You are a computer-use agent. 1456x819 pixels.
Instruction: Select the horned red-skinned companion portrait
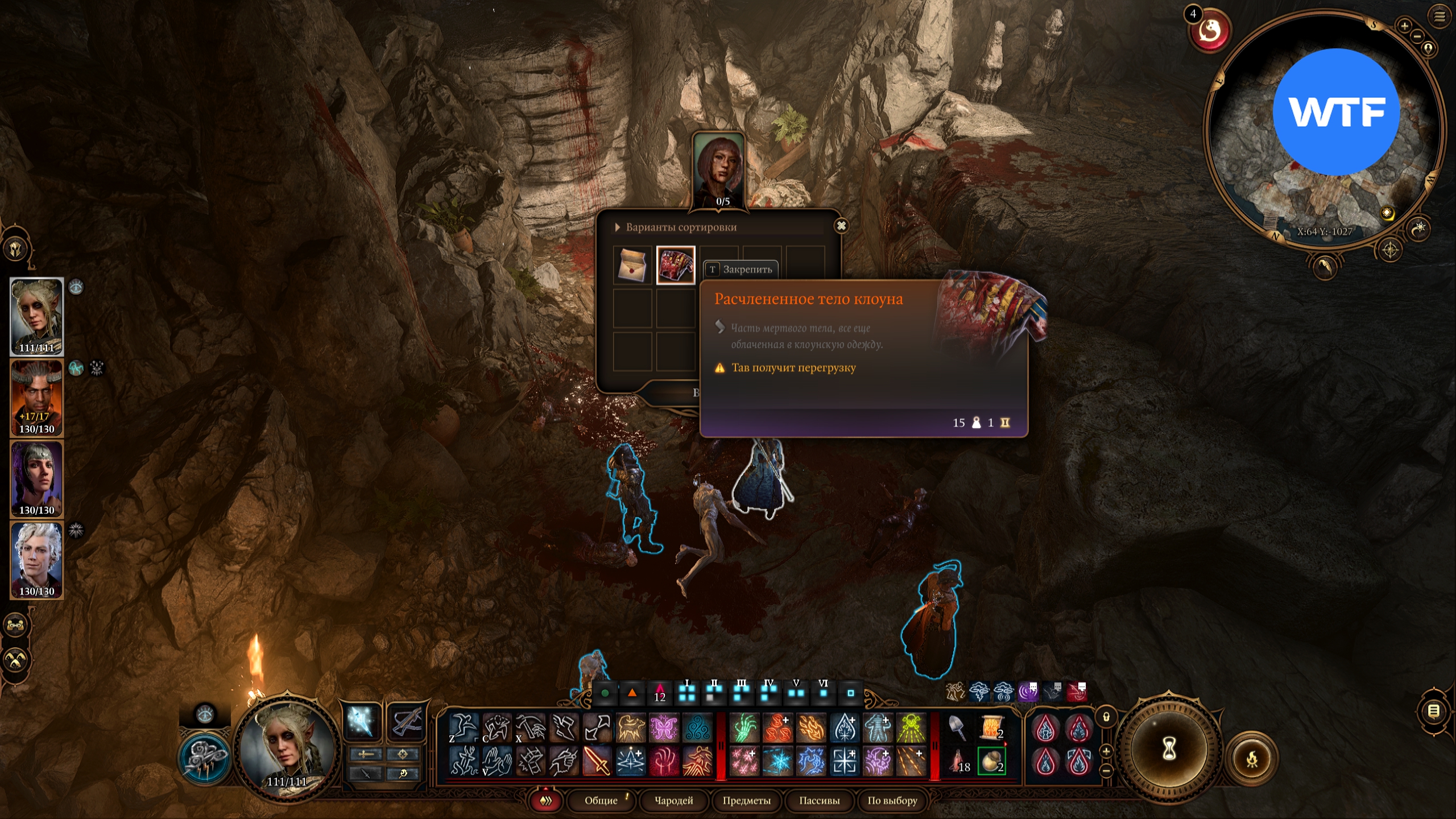click(37, 398)
